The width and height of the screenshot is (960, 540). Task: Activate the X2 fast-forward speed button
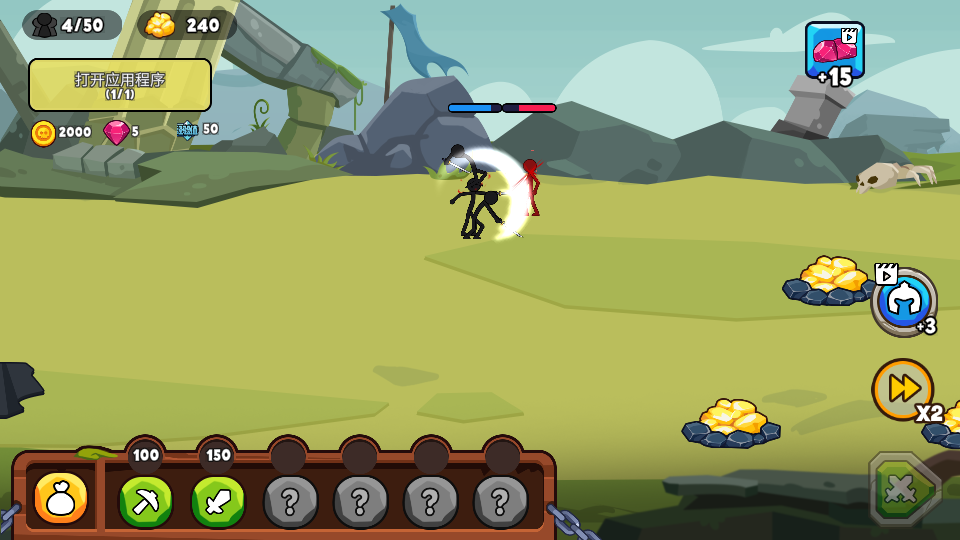click(903, 389)
